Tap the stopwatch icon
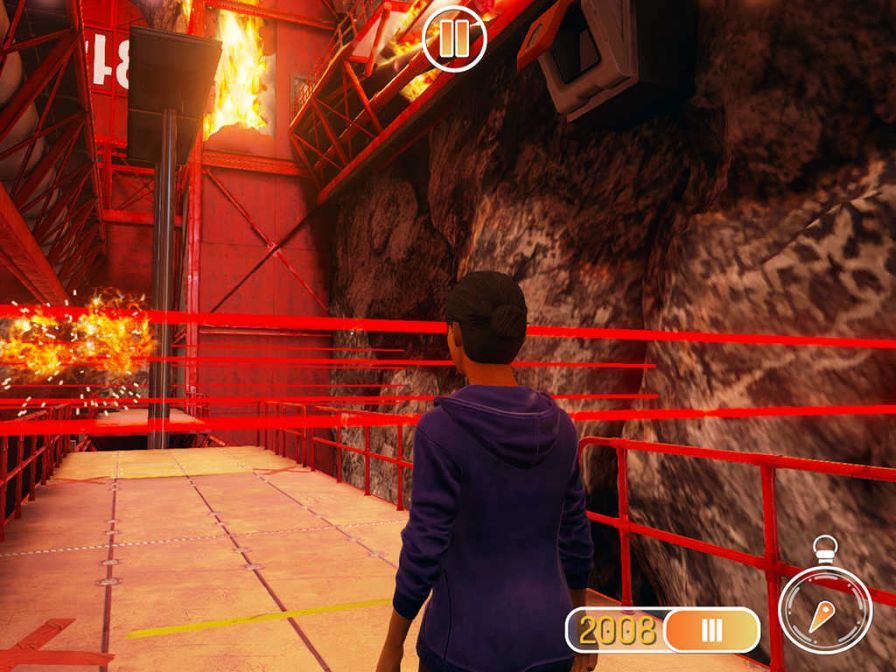This screenshot has width=896, height=672. coord(825,606)
